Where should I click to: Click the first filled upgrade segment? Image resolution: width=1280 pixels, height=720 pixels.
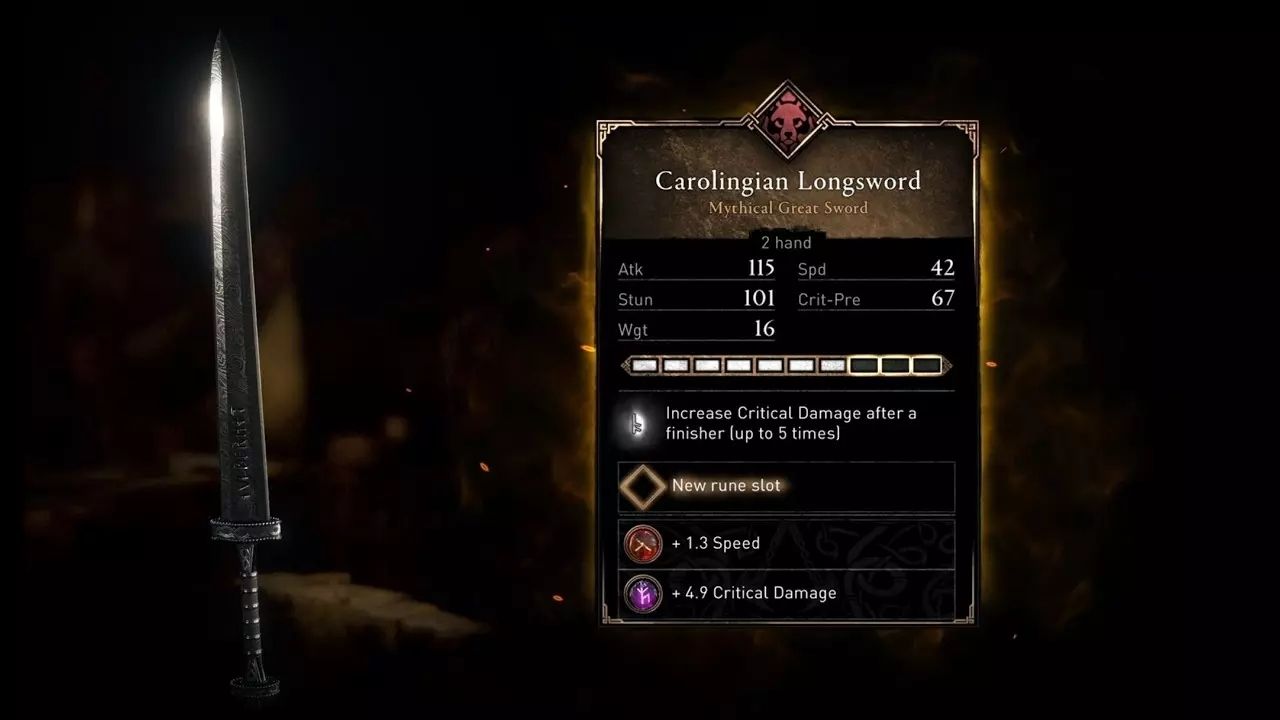(x=643, y=365)
